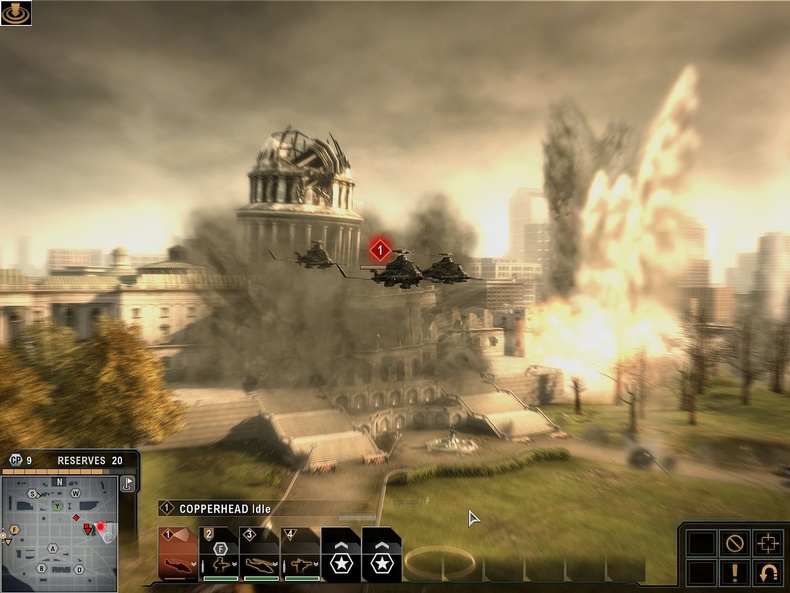Image resolution: width=790 pixels, height=593 pixels.
Task: Click the exclamation mark order button
Action: (735, 573)
